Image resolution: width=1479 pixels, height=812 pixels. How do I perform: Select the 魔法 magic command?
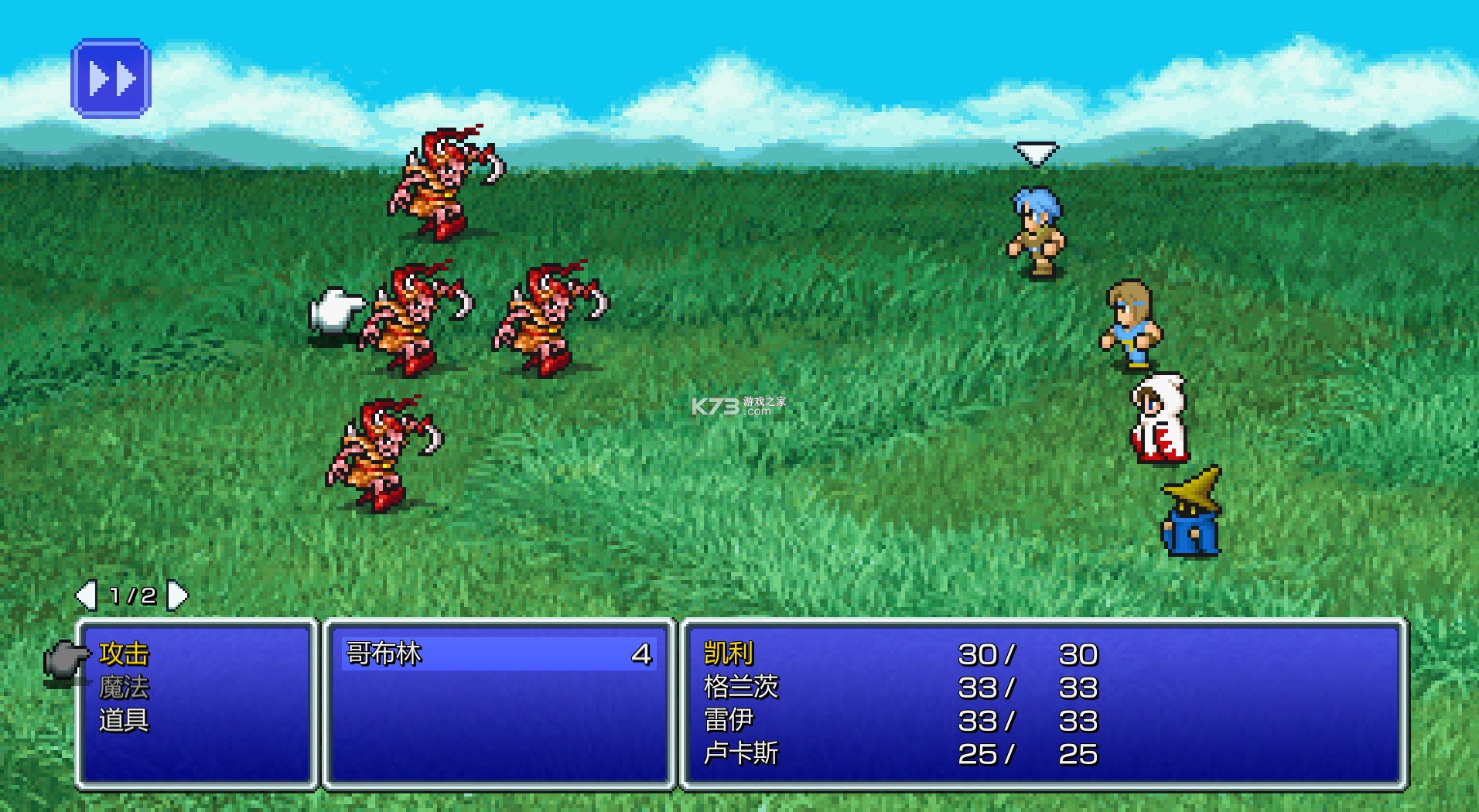point(124,687)
